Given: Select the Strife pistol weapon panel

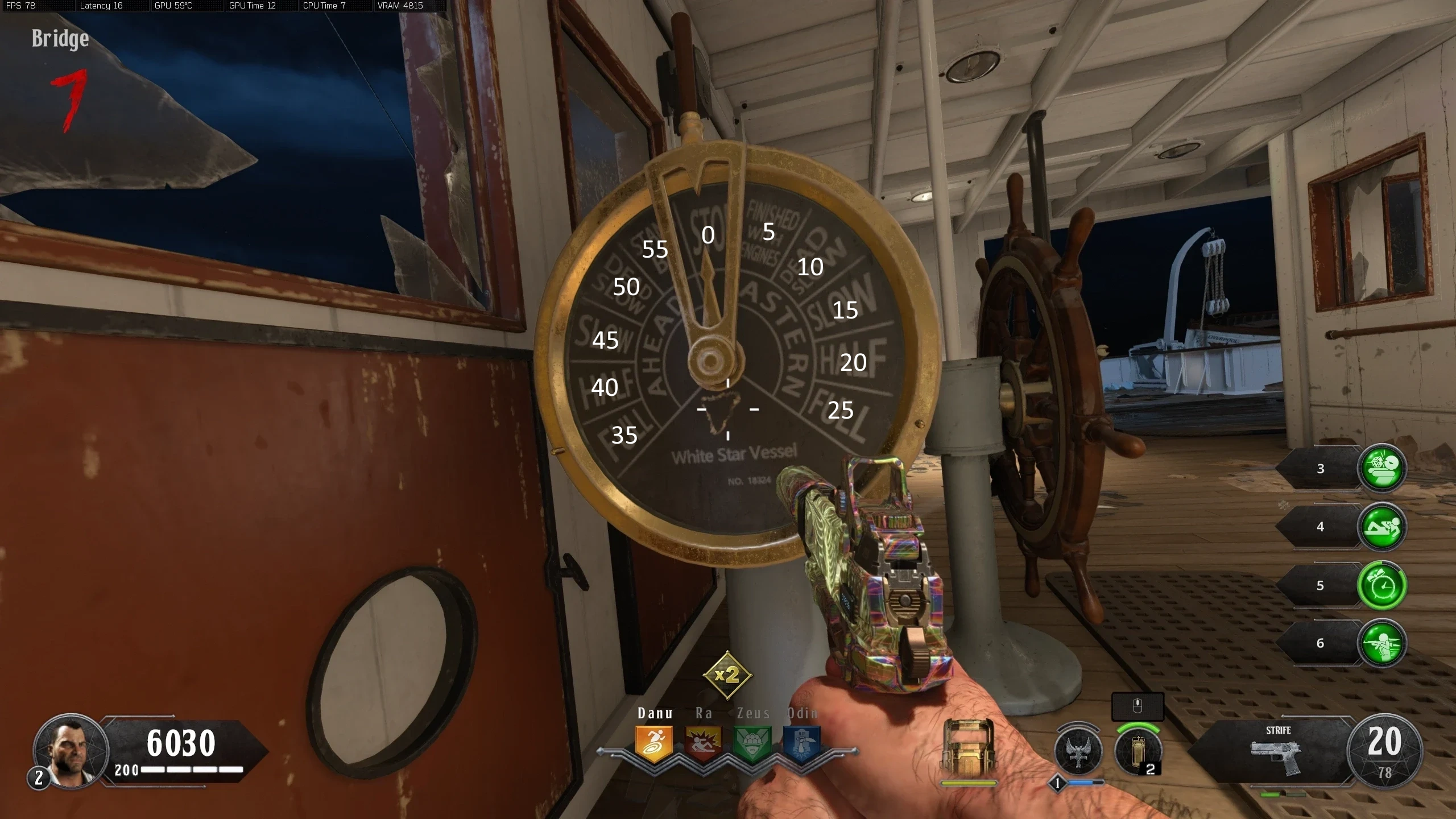Looking at the screenshot, I should [1277, 752].
